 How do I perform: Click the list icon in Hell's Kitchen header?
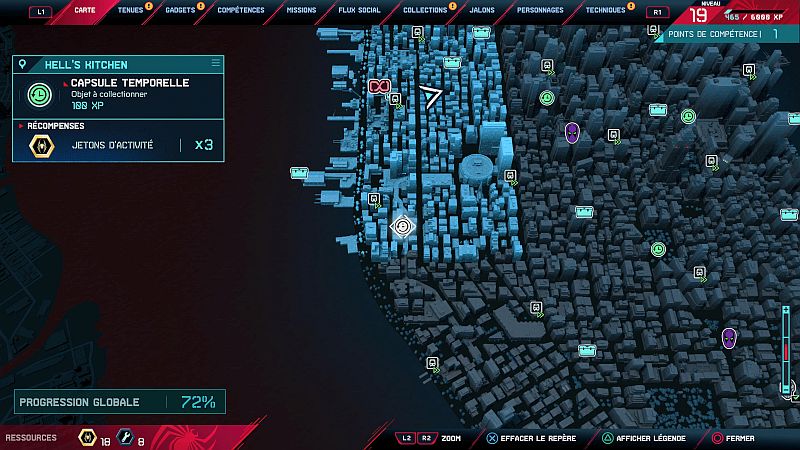click(215, 63)
